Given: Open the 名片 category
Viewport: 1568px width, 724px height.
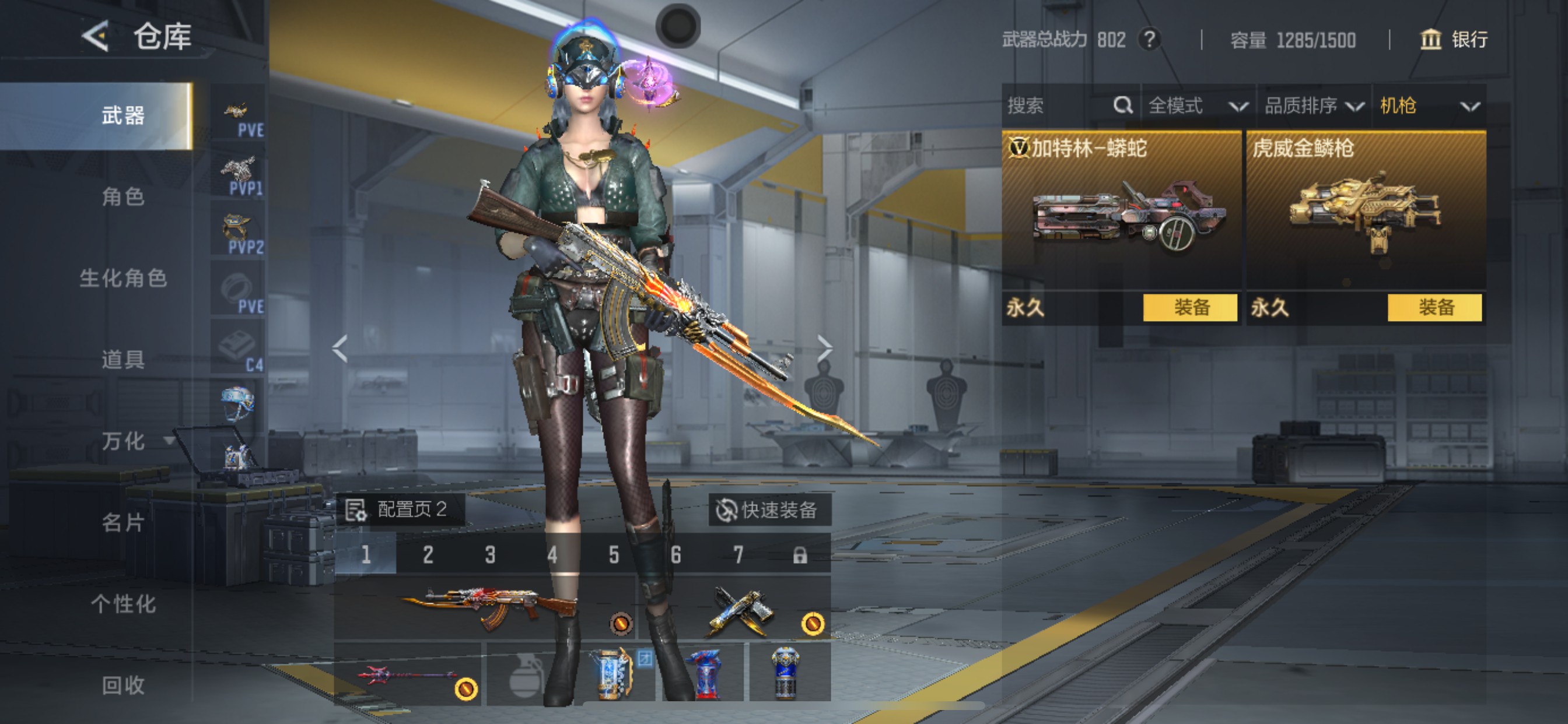Looking at the screenshot, I should pyautogui.click(x=123, y=523).
